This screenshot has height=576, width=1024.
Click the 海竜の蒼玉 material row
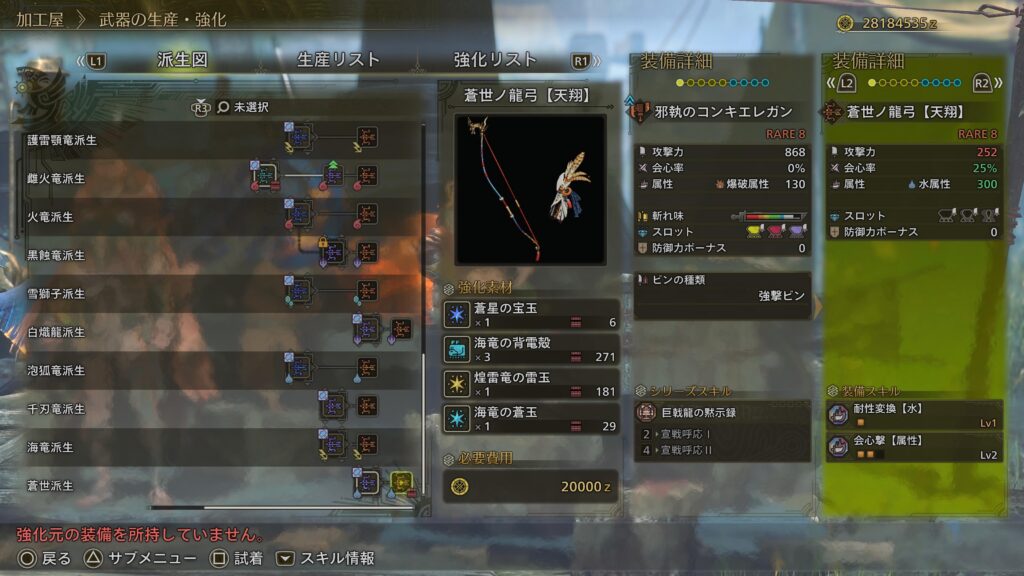pyautogui.click(x=531, y=419)
